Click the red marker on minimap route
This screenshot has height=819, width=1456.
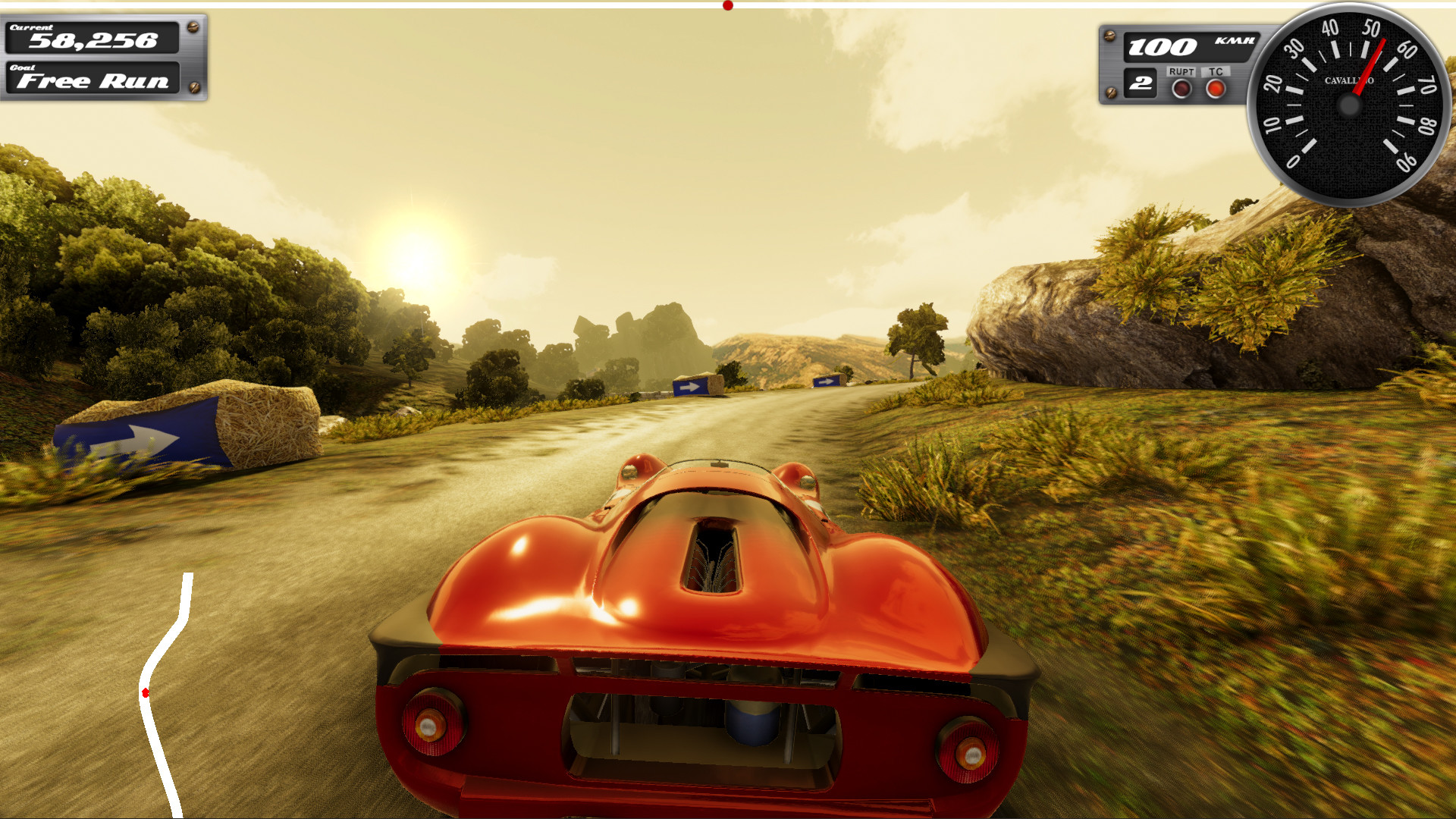tap(145, 692)
